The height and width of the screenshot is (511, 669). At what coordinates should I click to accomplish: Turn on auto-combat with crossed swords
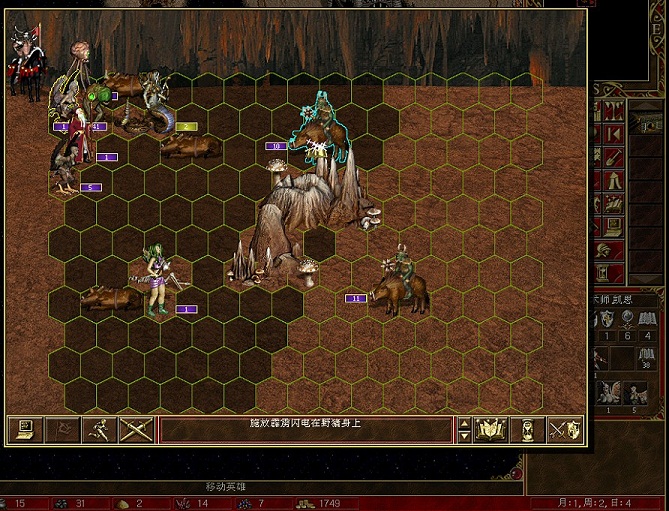(x=135, y=430)
